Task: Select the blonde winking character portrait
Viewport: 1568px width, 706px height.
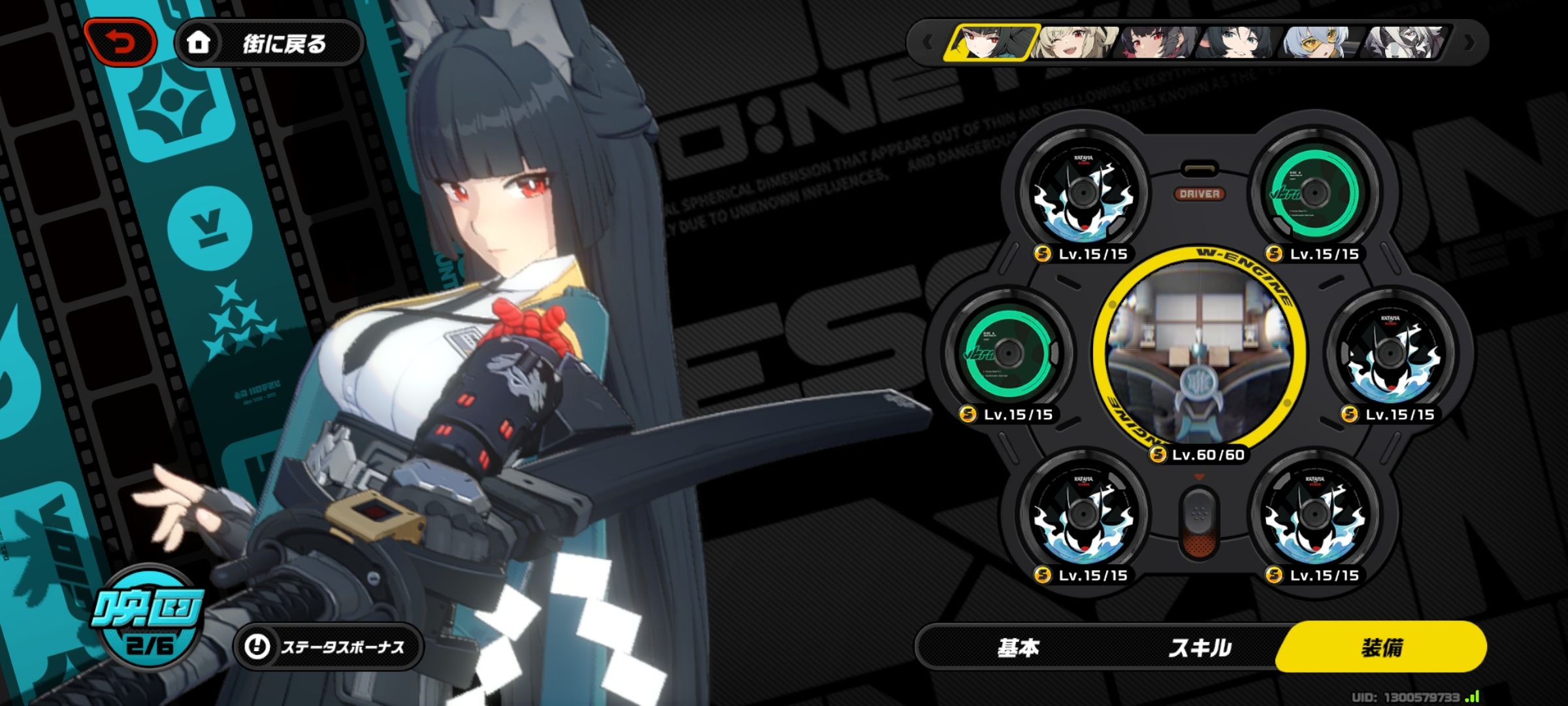Action: click(x=1073, y=43)
